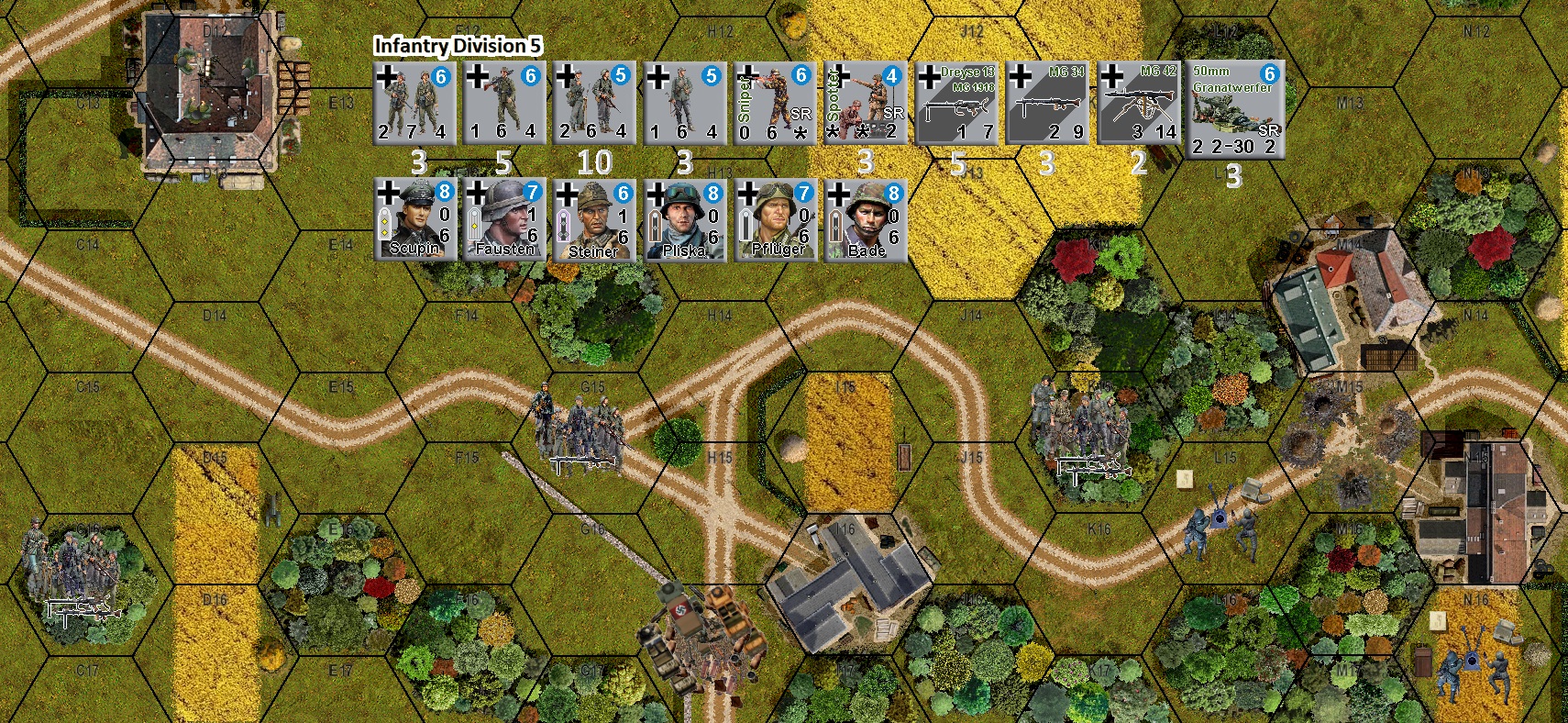Select the Dreyse 13 MG 1918 weapon counter
Image resolution: width=1568 pixels, height=723 pixels.
point(955,101)
